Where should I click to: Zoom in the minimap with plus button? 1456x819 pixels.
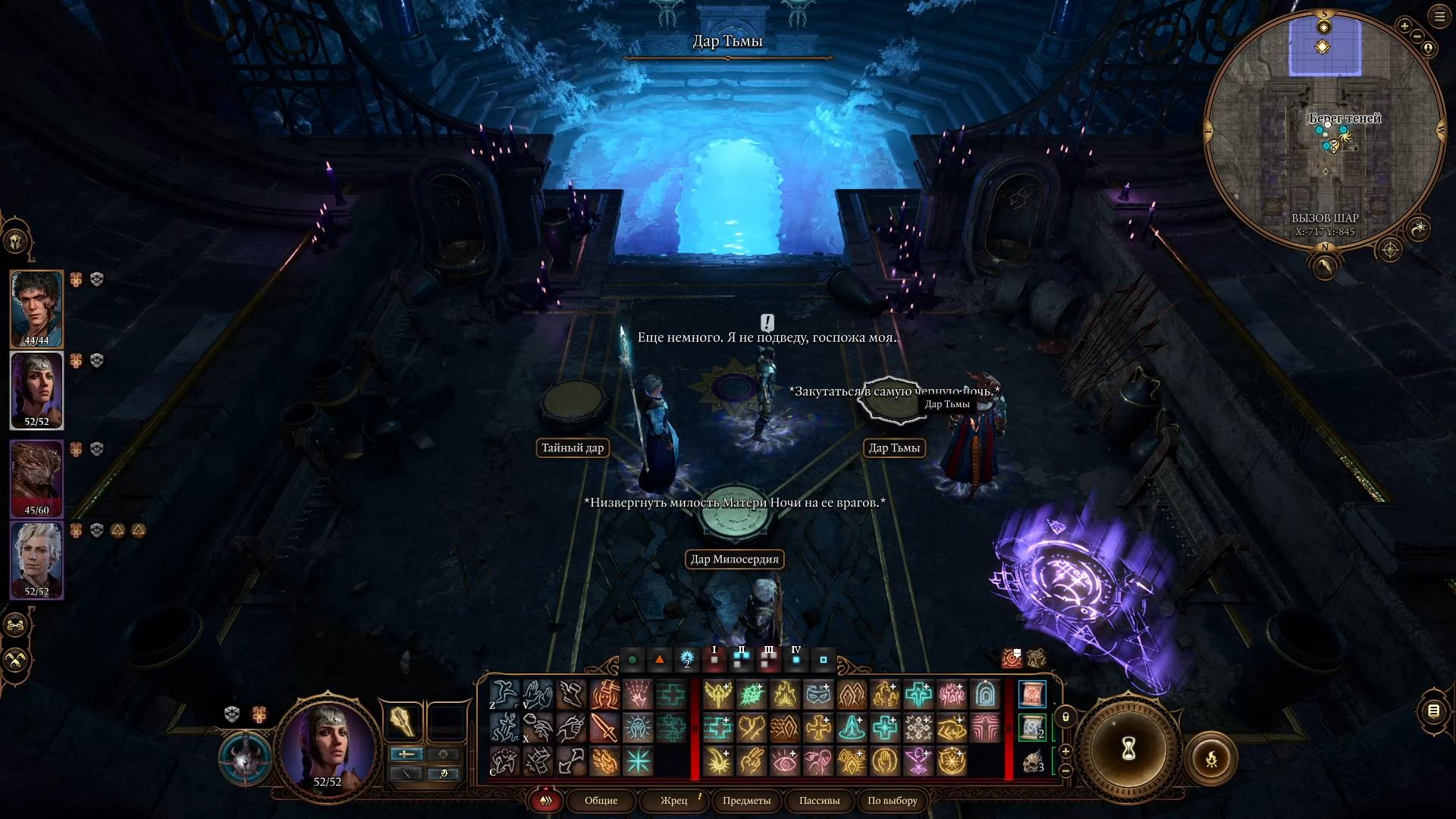coord(1404,27)
